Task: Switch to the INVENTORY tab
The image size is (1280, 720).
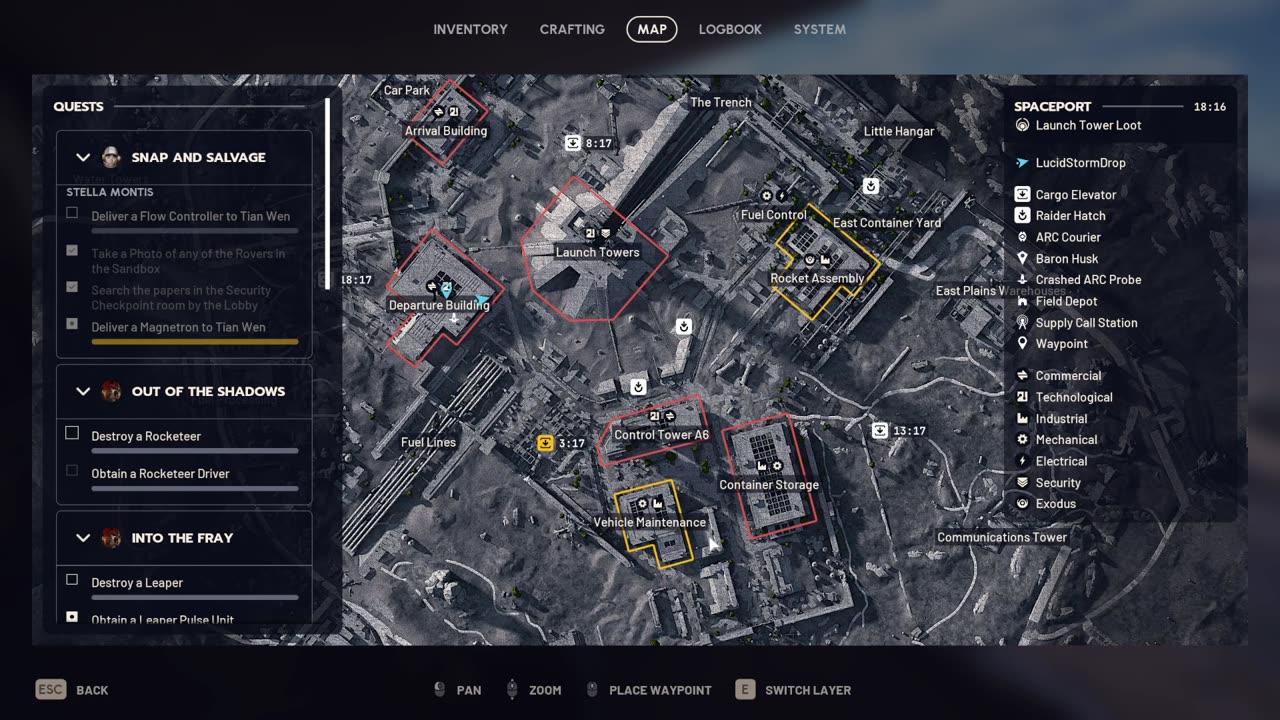Action: pos(470,29)
